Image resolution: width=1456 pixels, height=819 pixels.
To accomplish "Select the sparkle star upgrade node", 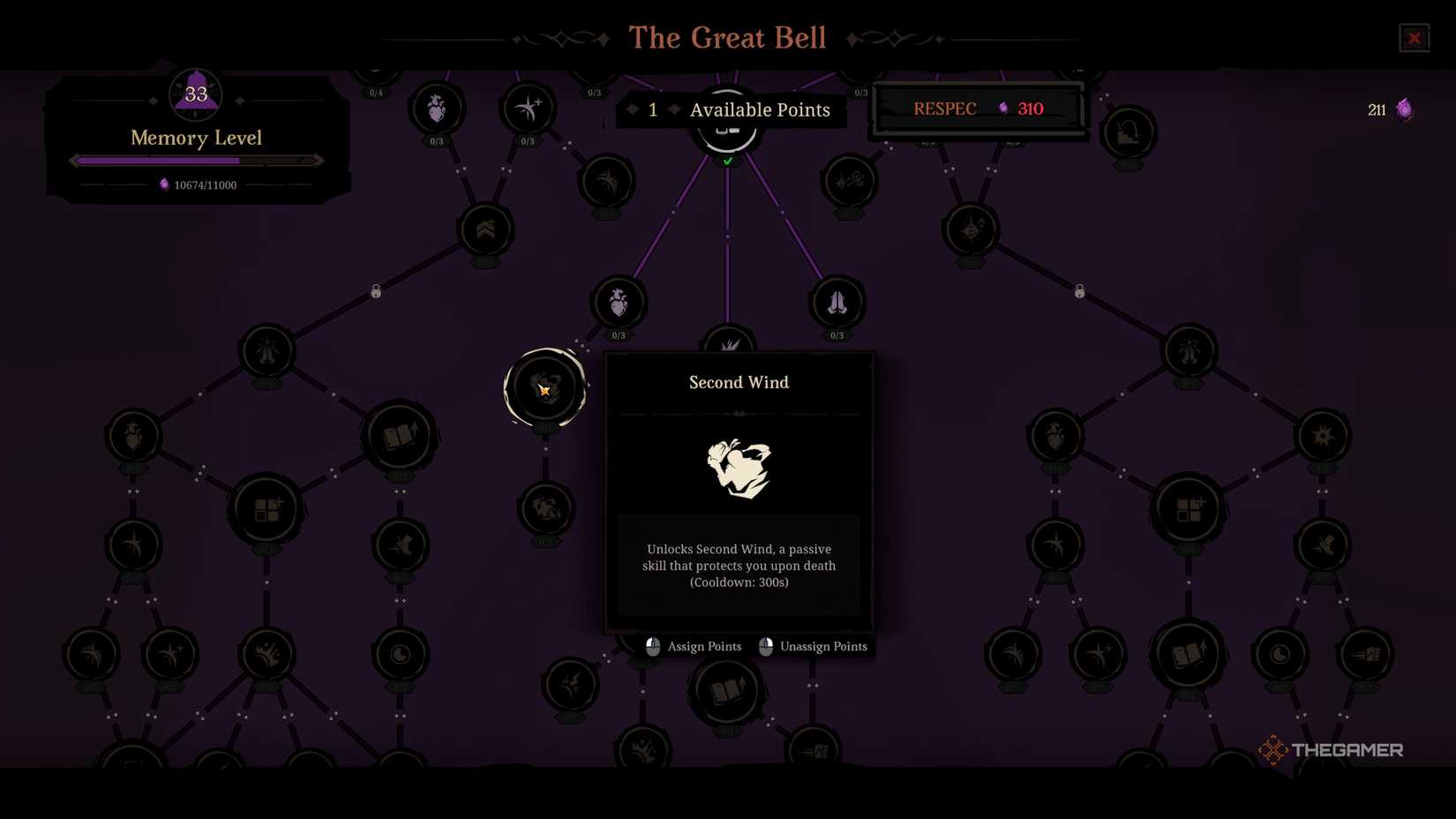I will tap(528, 108).
